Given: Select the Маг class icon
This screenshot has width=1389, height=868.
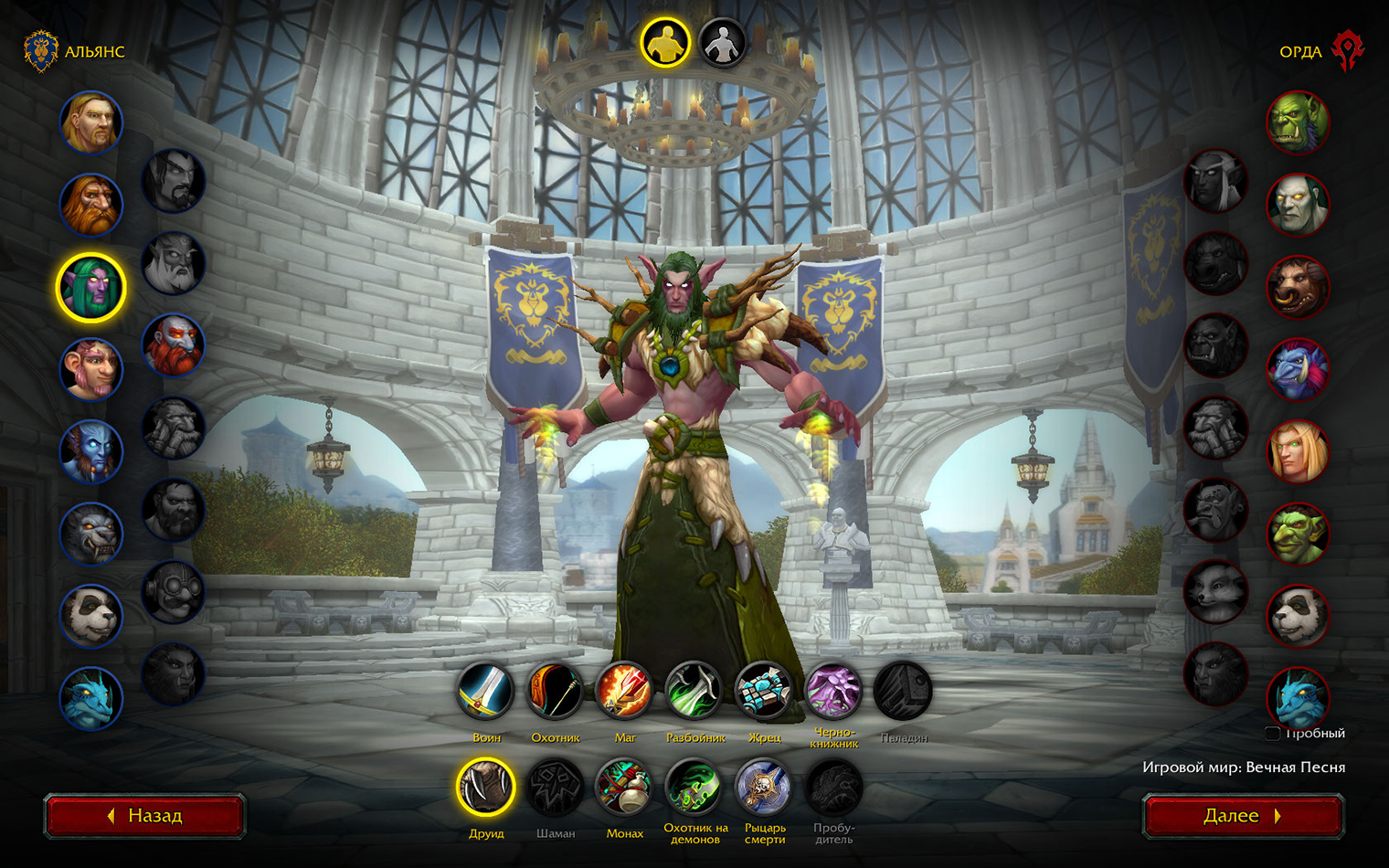Looking at the screenshot, I should pos(625,691).
